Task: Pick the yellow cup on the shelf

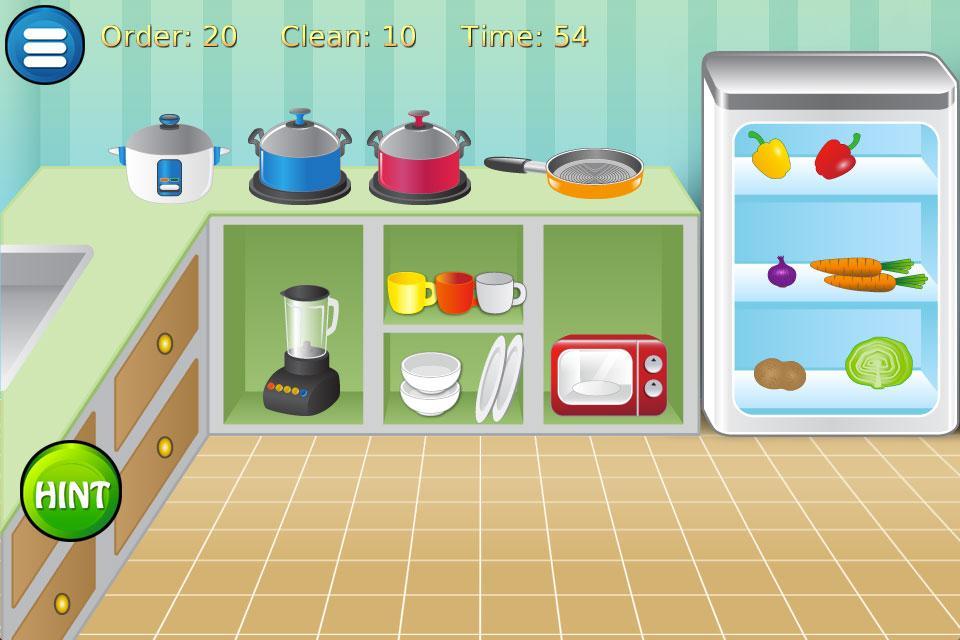Action: (x=409, y=292)
